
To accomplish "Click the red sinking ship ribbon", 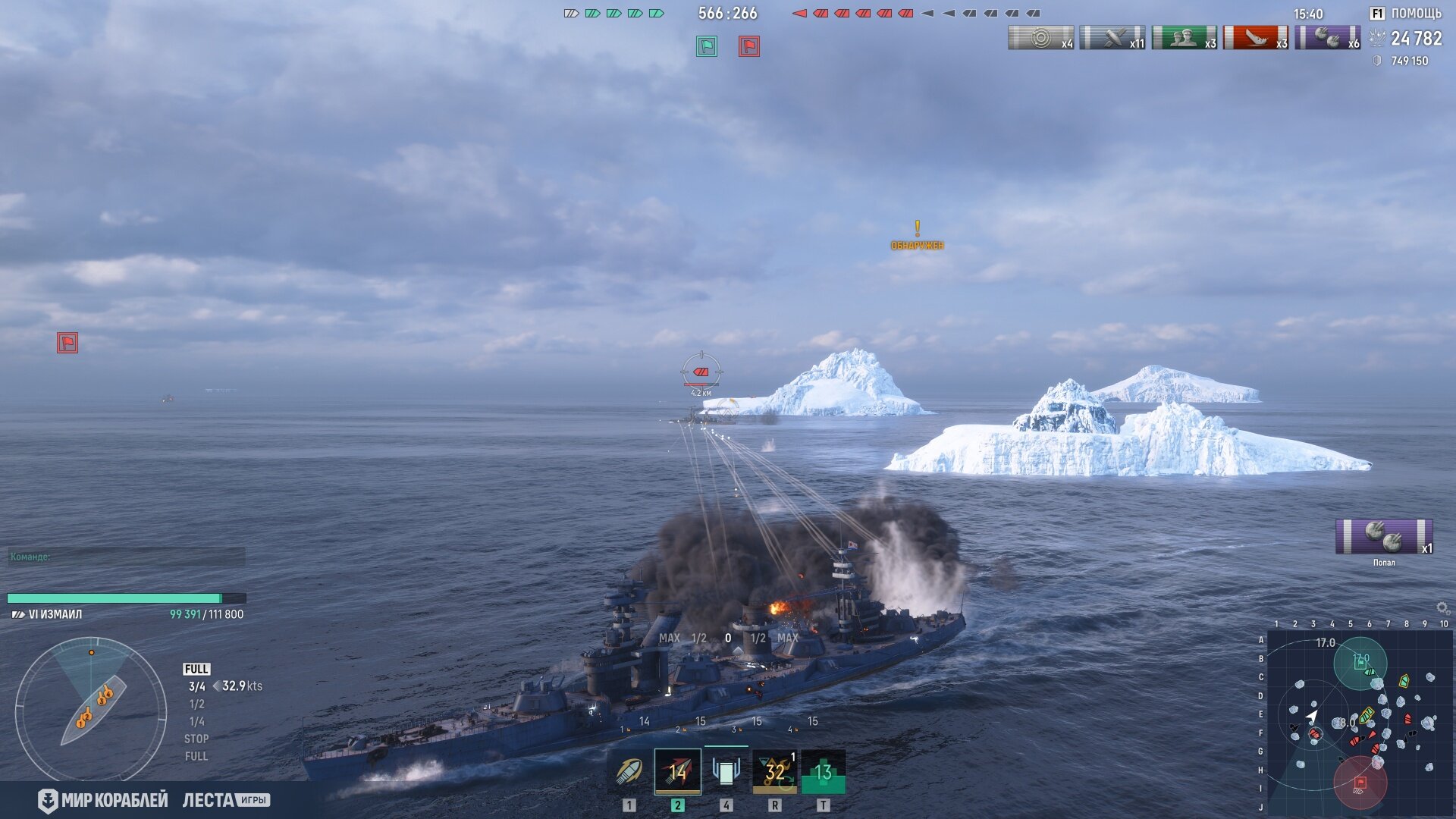I will click(1255, 38).
